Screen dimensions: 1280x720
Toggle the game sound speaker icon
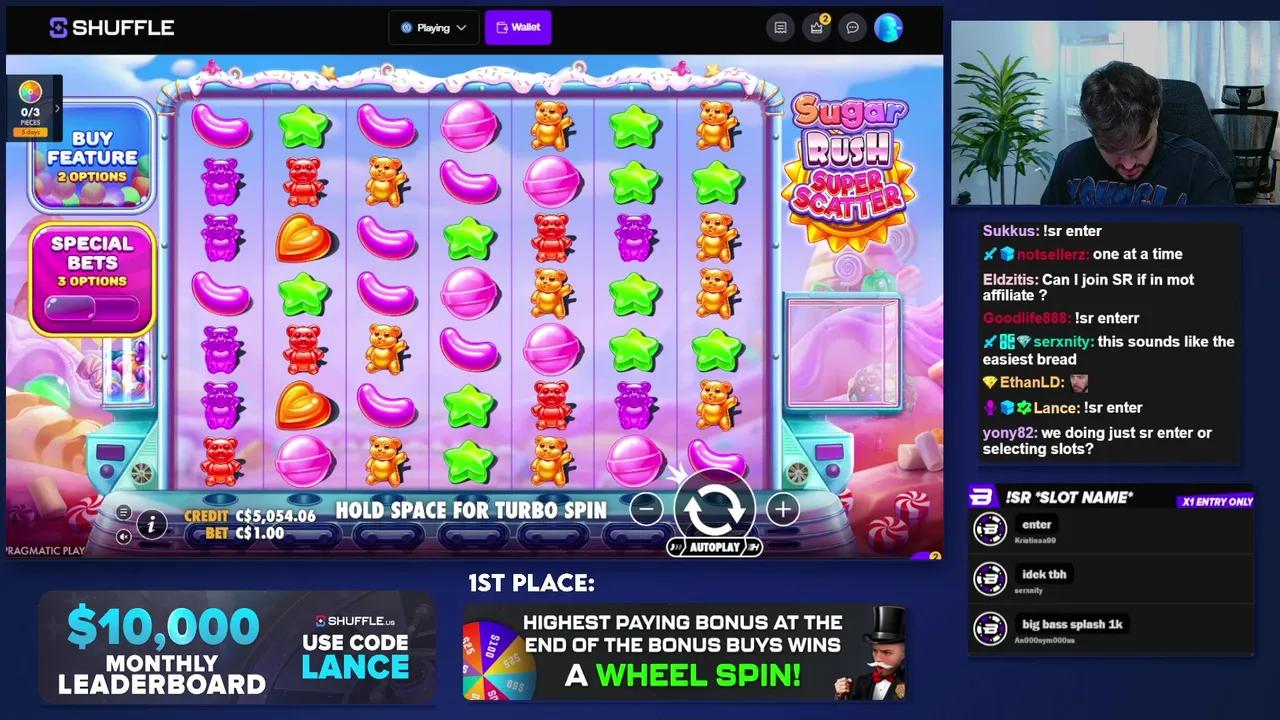pyautogui.click(x=123, y=537)
